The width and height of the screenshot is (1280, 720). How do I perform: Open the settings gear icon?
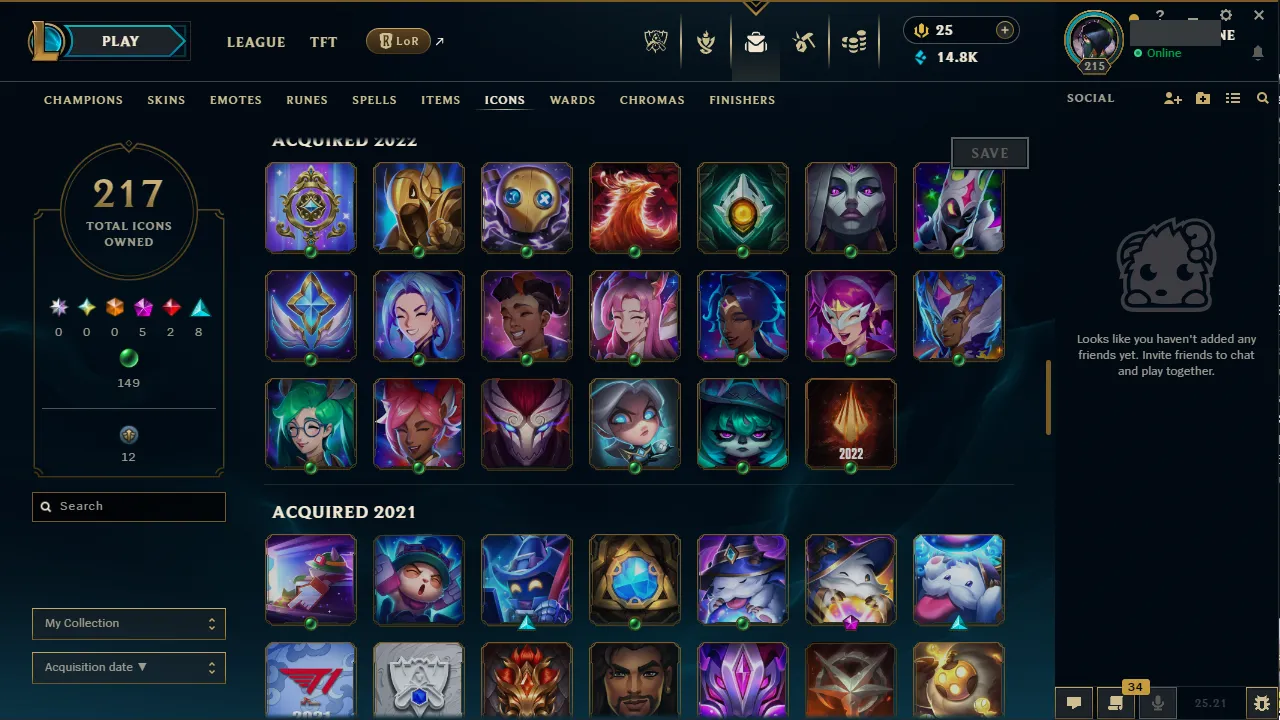pyautogui.click(x=1225, y=16)
